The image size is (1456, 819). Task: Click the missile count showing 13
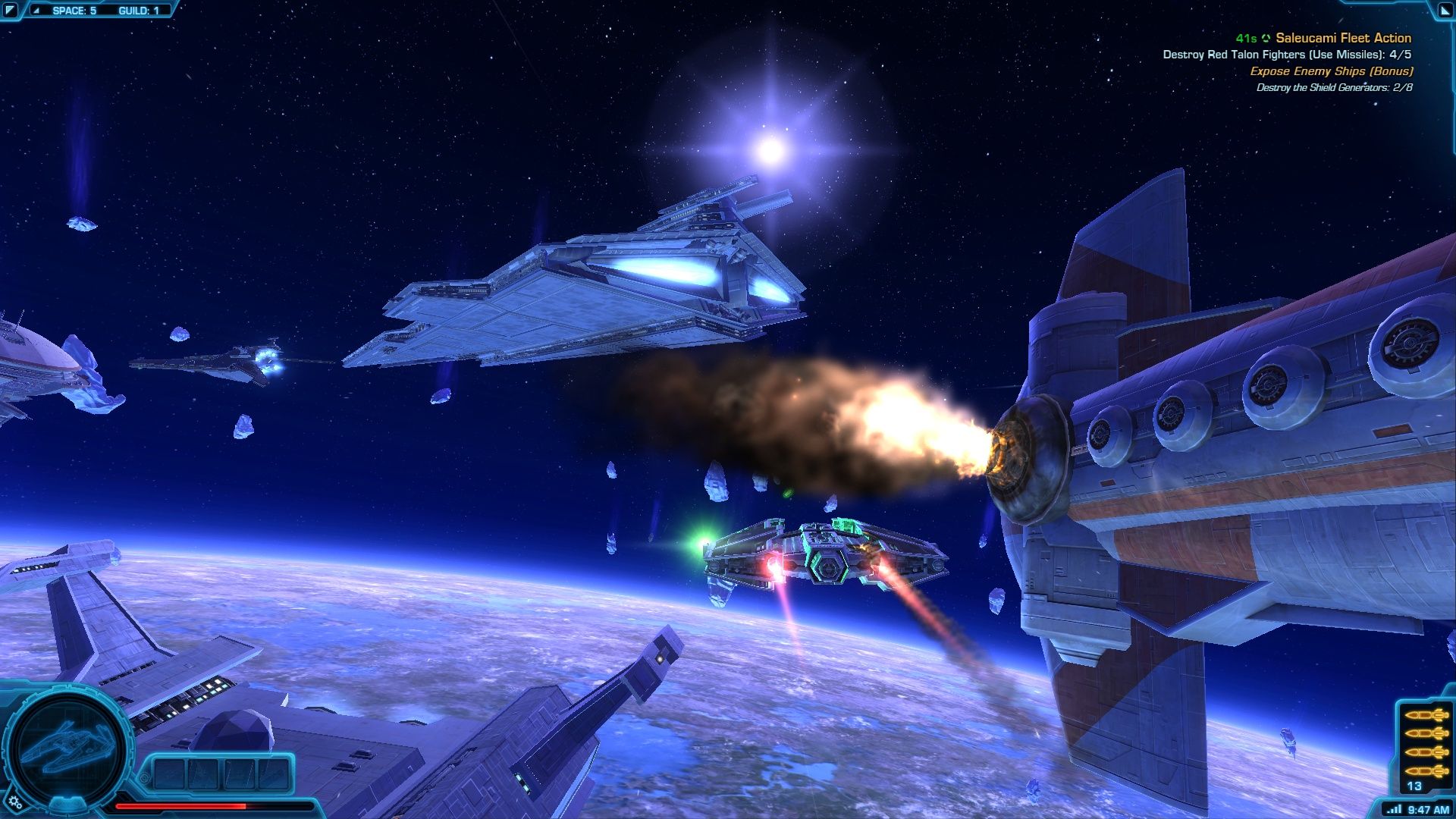pyautogui.click(x=1414, y=785)
